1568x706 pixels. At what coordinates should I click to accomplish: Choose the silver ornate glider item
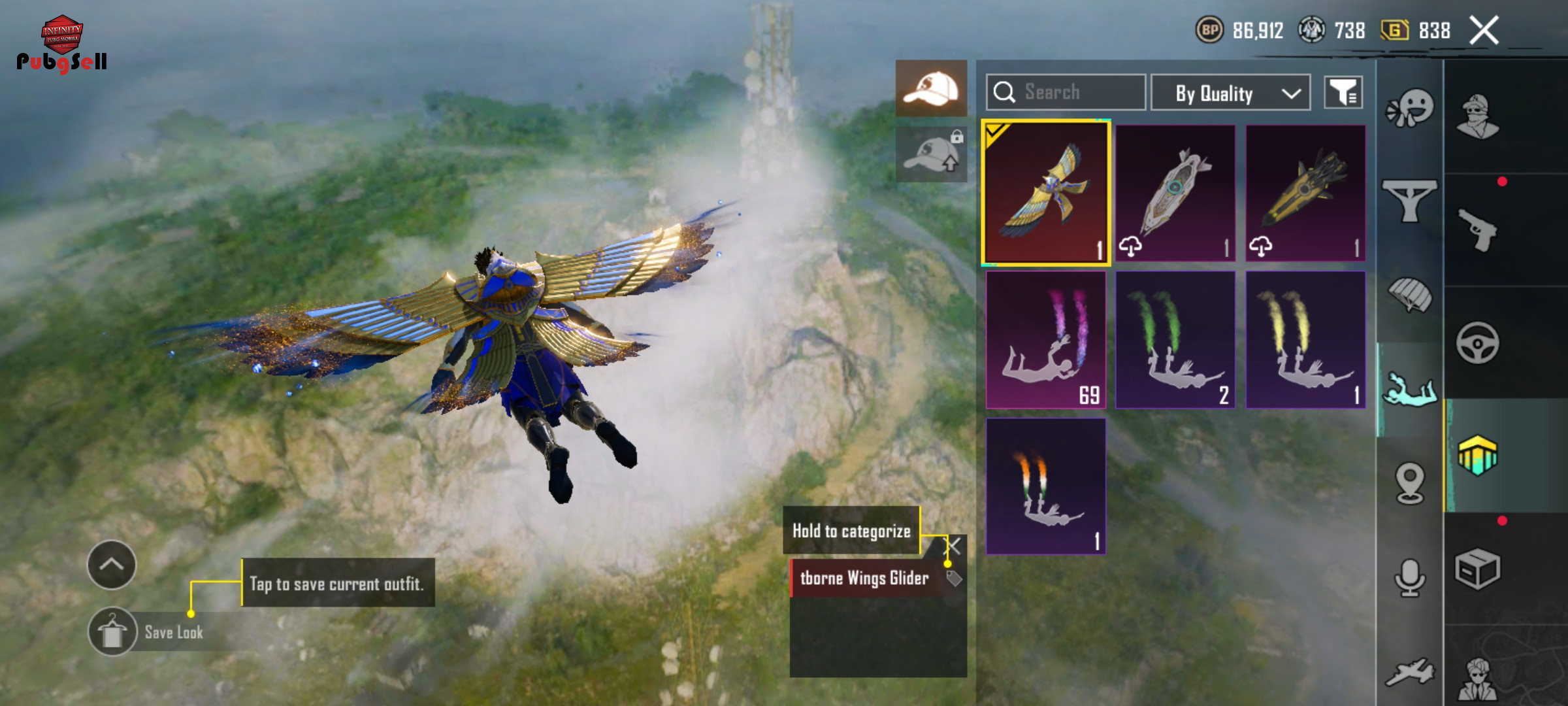(1175, 193)
